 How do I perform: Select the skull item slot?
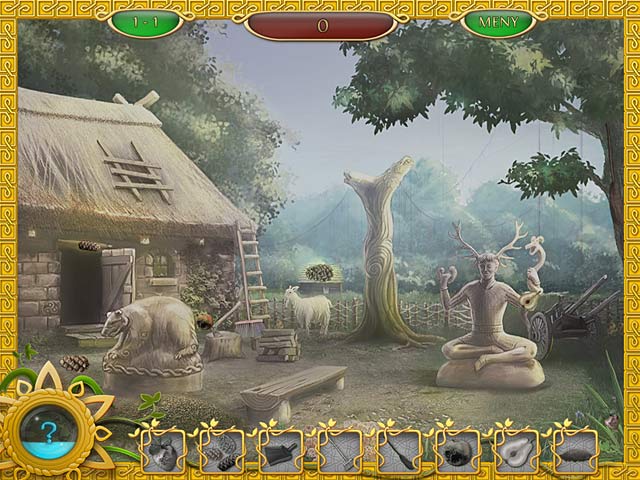coord(457,451)
